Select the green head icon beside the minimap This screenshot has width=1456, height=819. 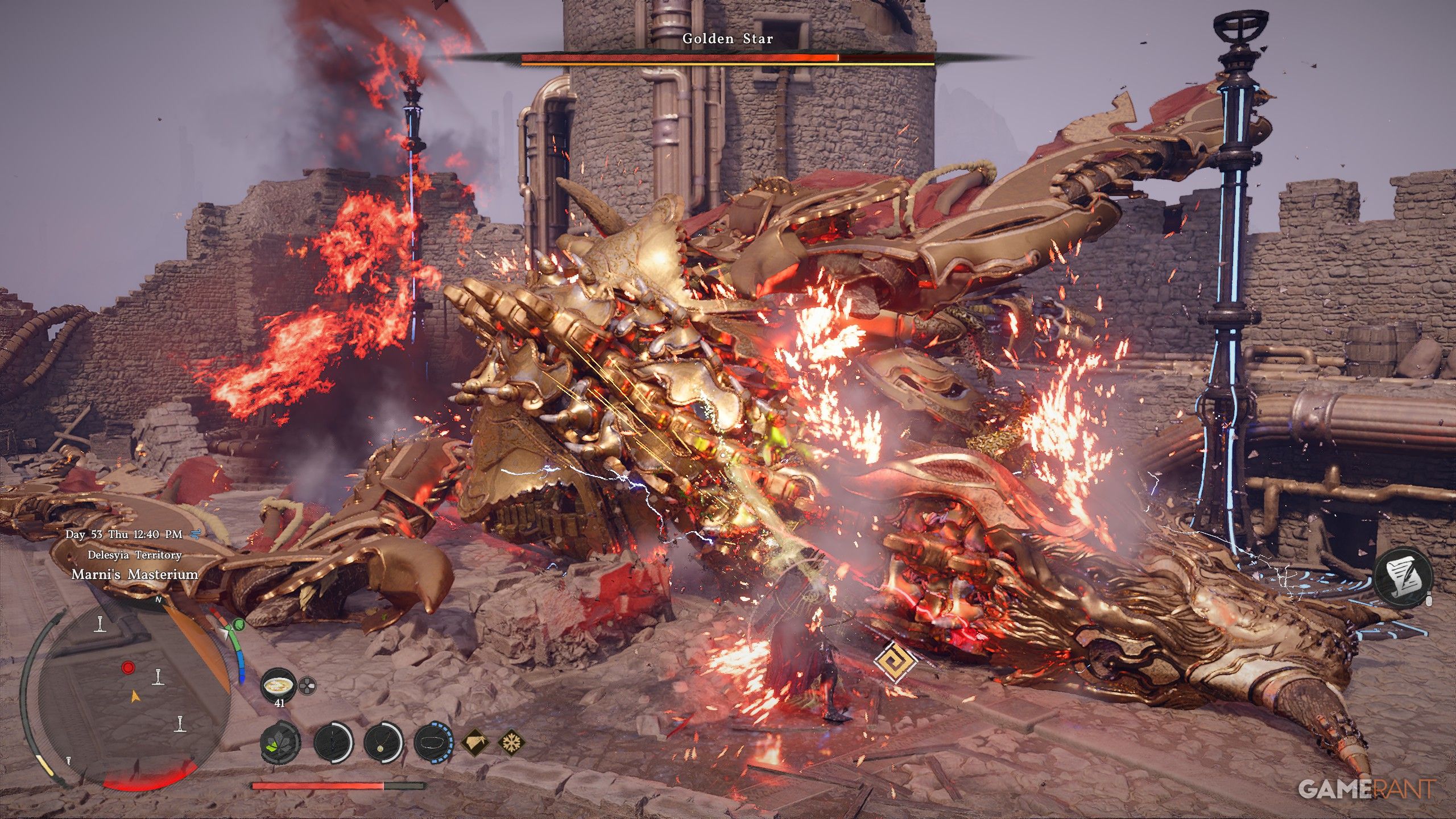239,625
